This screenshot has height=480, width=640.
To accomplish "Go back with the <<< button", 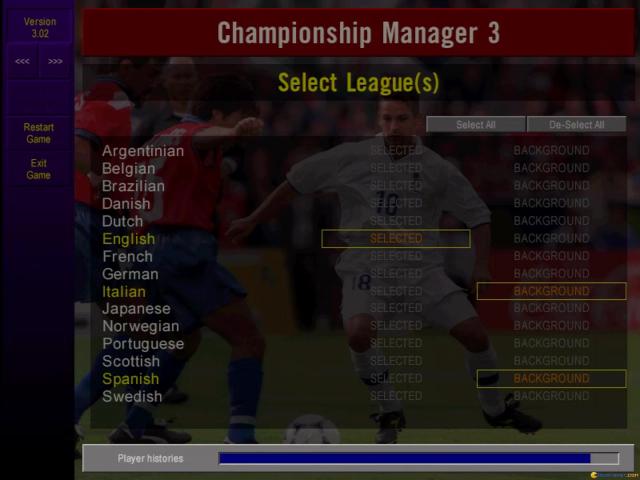I will (22, 61).
